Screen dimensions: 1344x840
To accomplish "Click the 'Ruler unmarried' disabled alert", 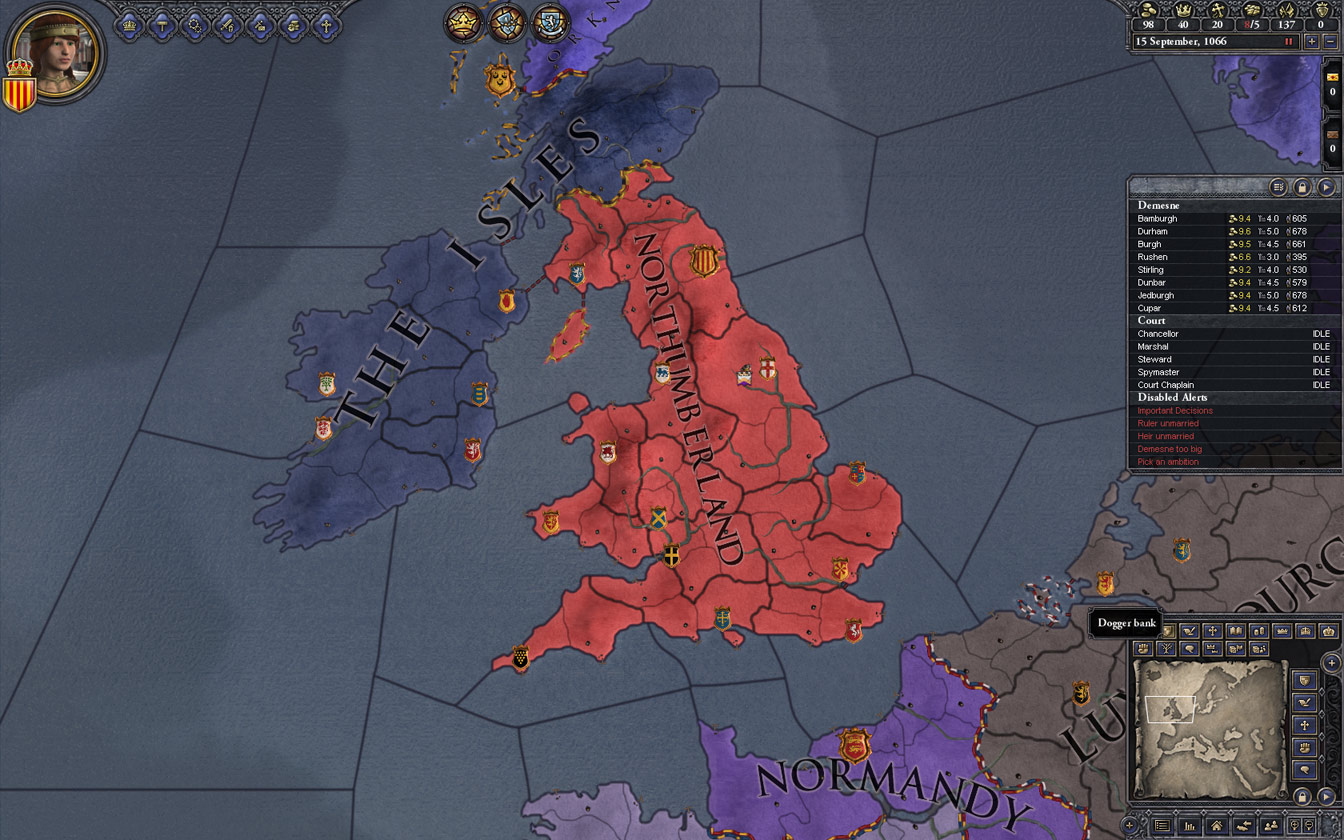I will pos(1168,423).
